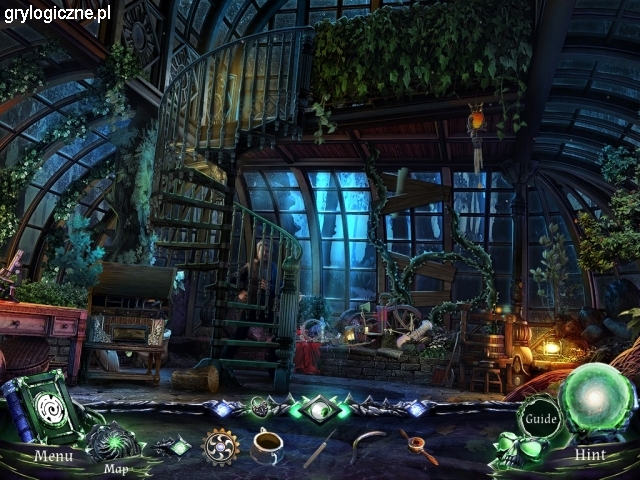
Task: Open the Map
Action: [x=113, y=445]
